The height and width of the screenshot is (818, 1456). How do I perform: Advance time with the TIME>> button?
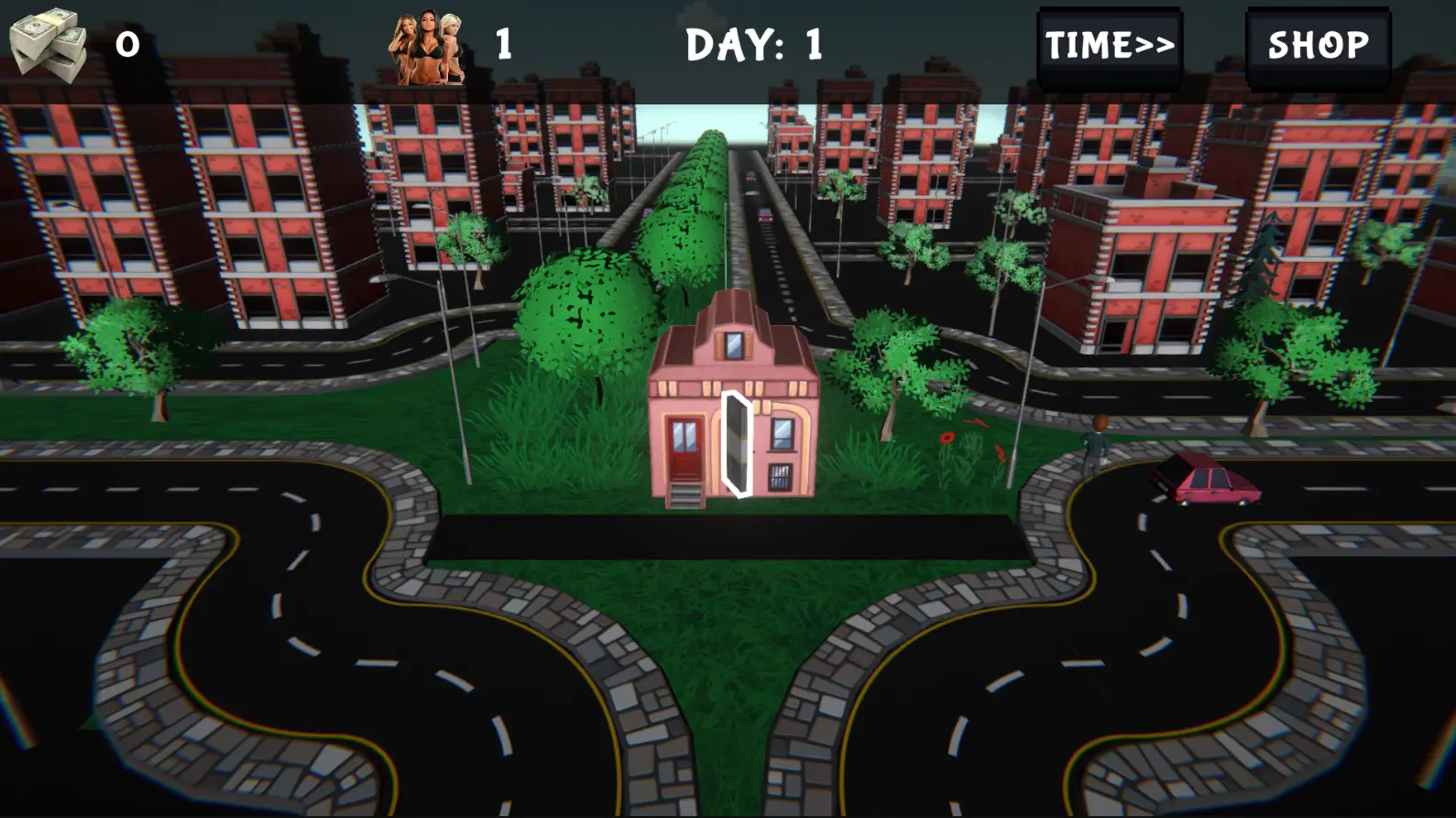[1110, 46]
